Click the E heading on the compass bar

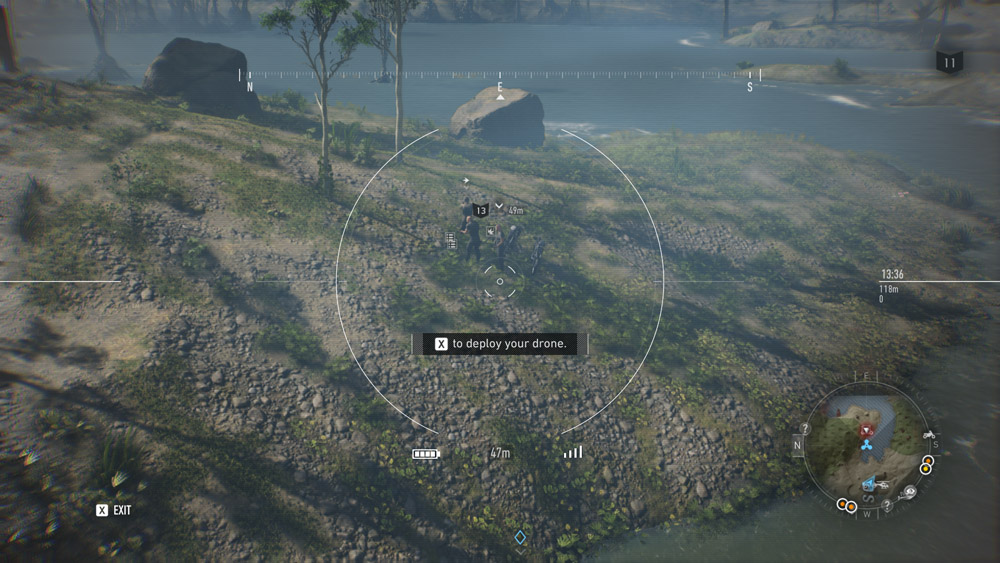(x=500, y=88)
